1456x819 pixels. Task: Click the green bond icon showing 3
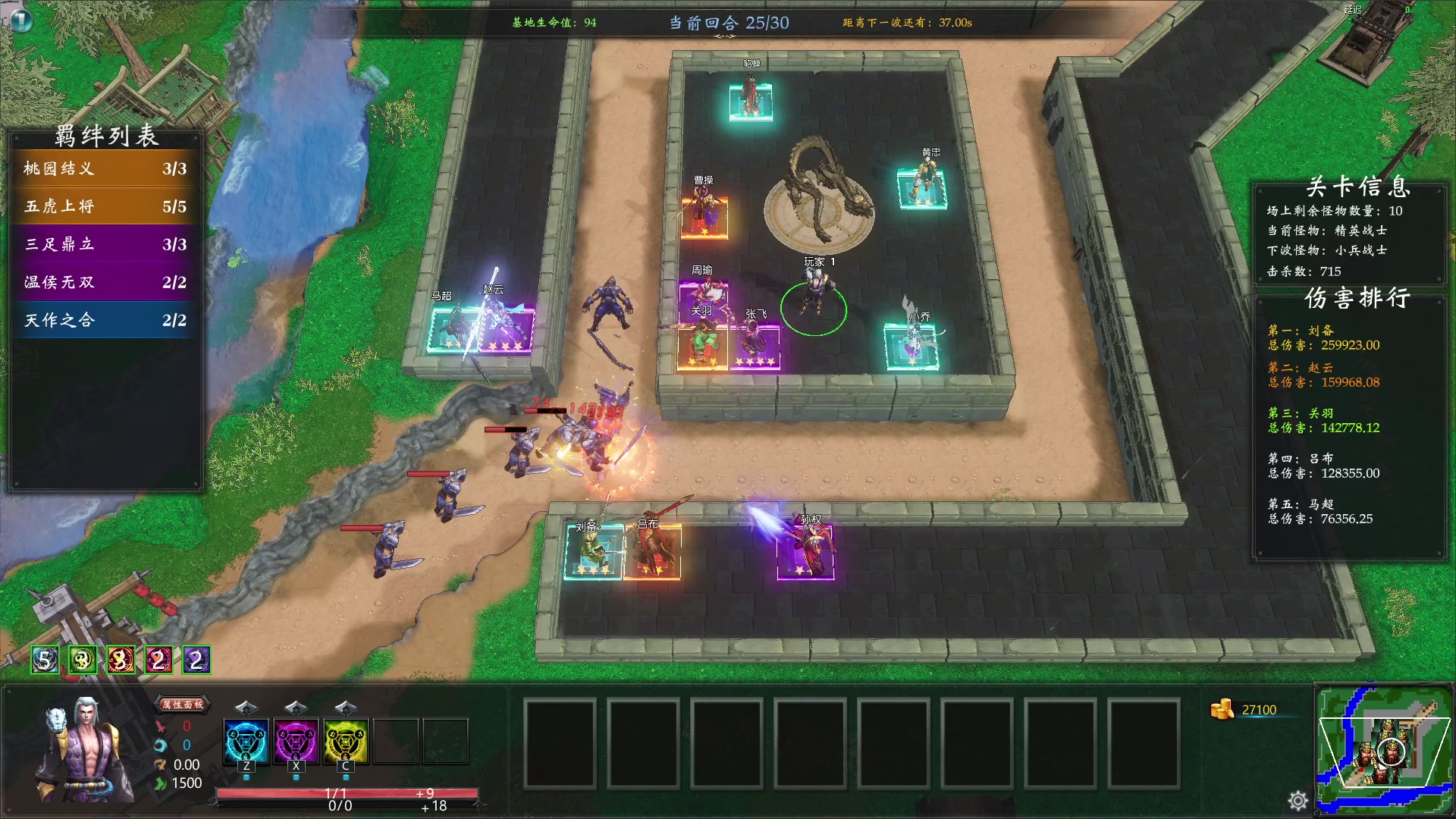point(83,661)
